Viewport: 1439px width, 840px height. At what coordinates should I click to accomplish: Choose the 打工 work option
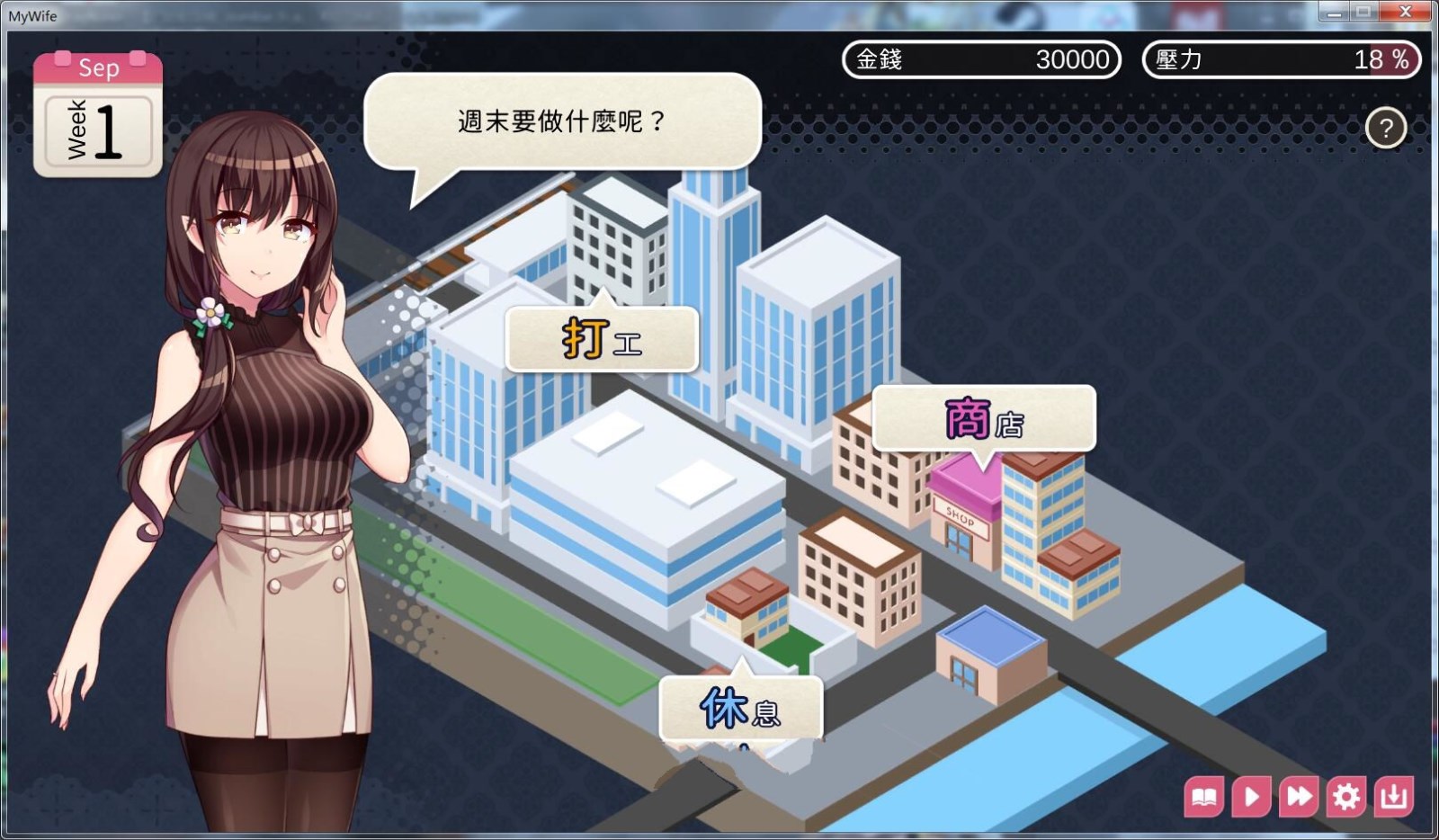point(602,339)
